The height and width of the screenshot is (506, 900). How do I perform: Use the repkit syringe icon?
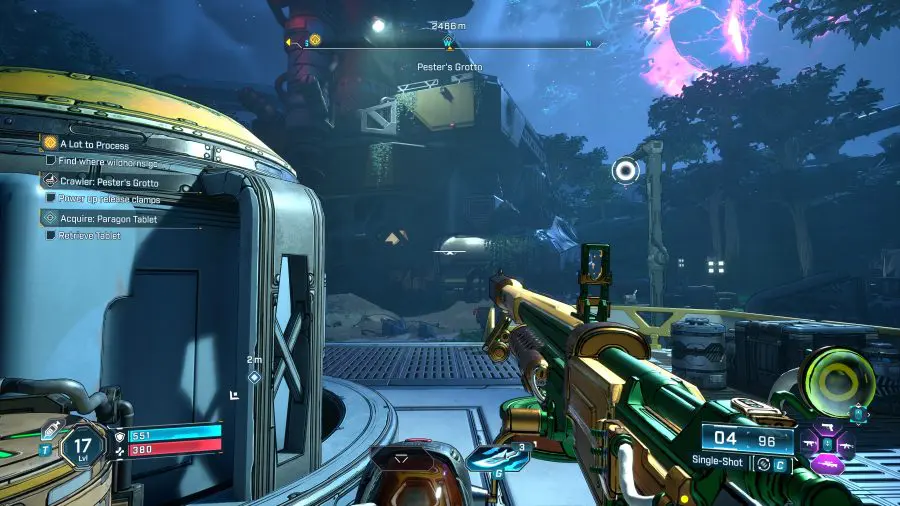click(47, 431)
